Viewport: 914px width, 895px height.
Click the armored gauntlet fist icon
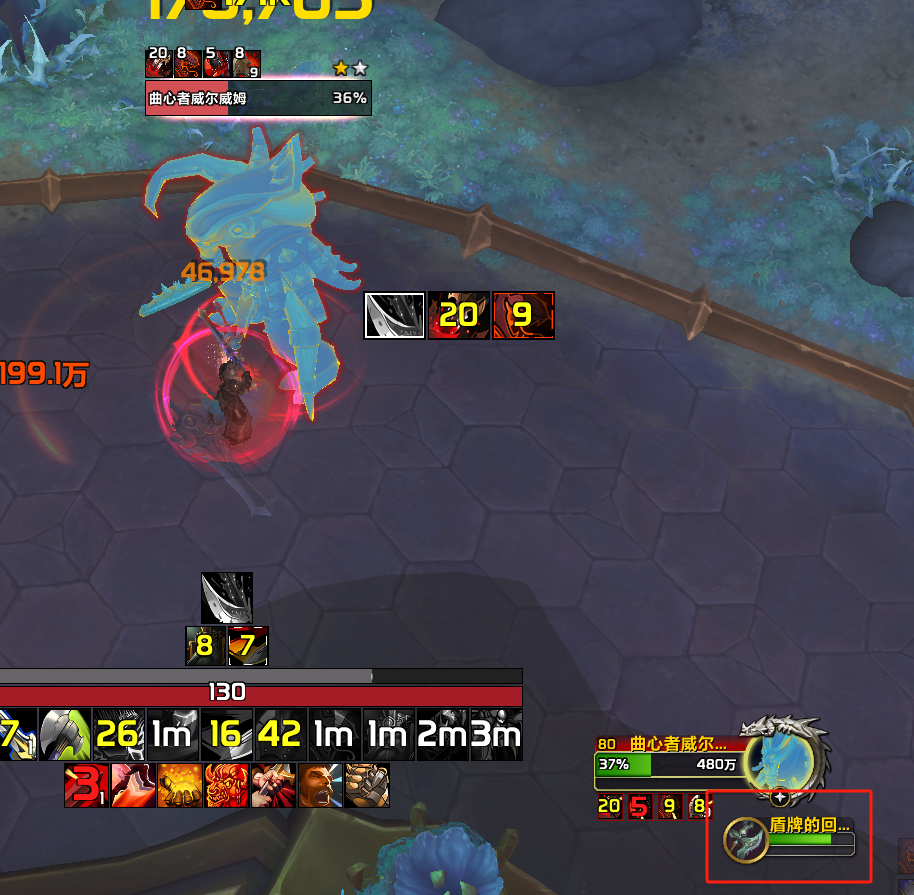(367, 786)
